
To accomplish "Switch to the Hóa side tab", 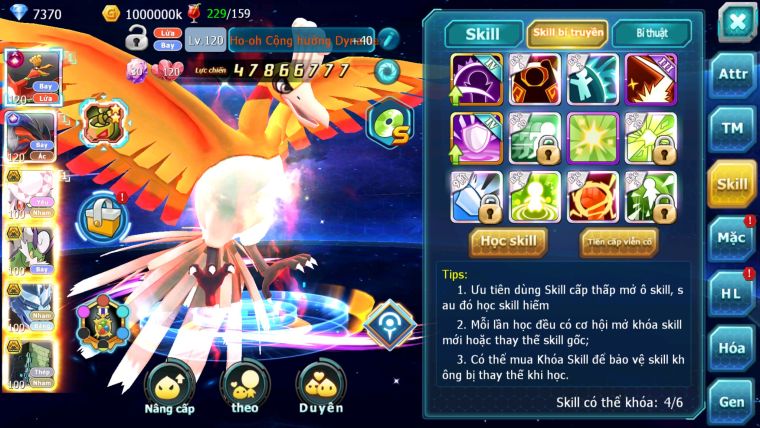I will (x=732, y=347).
